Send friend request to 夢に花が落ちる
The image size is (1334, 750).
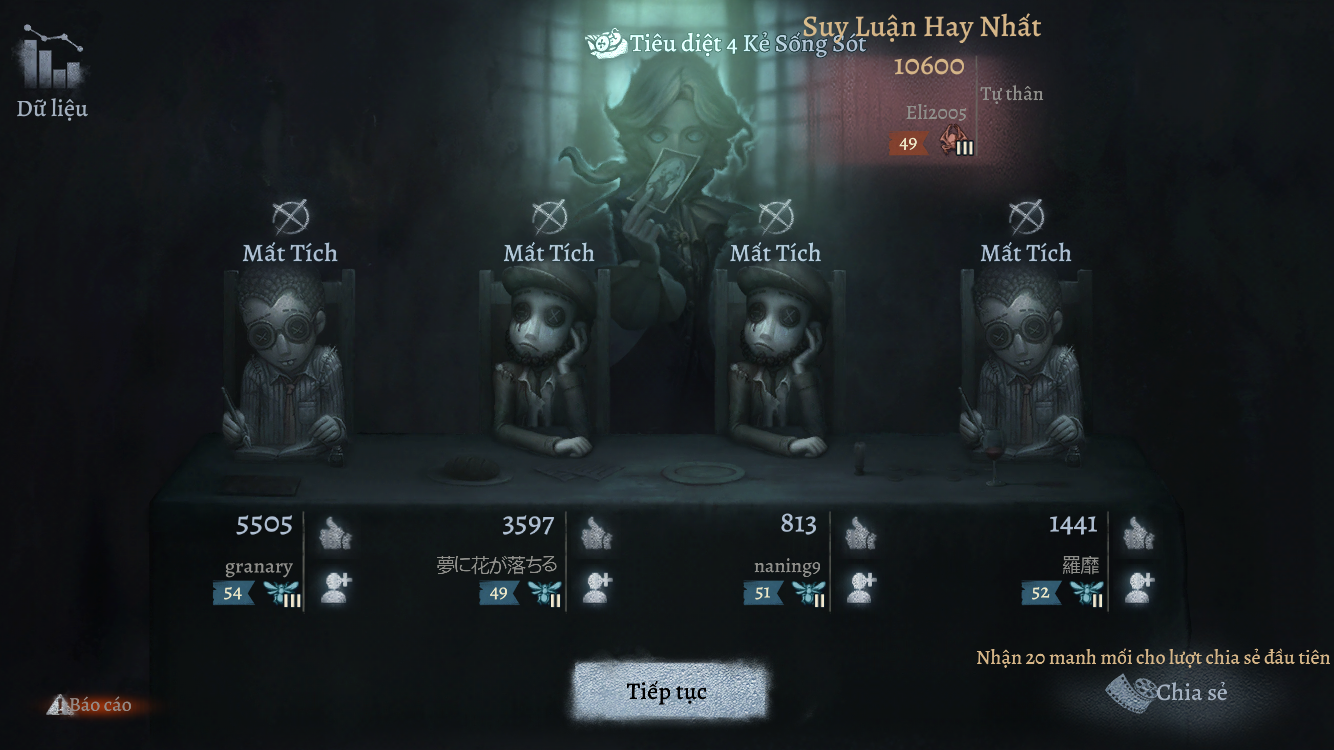point(597,587)
